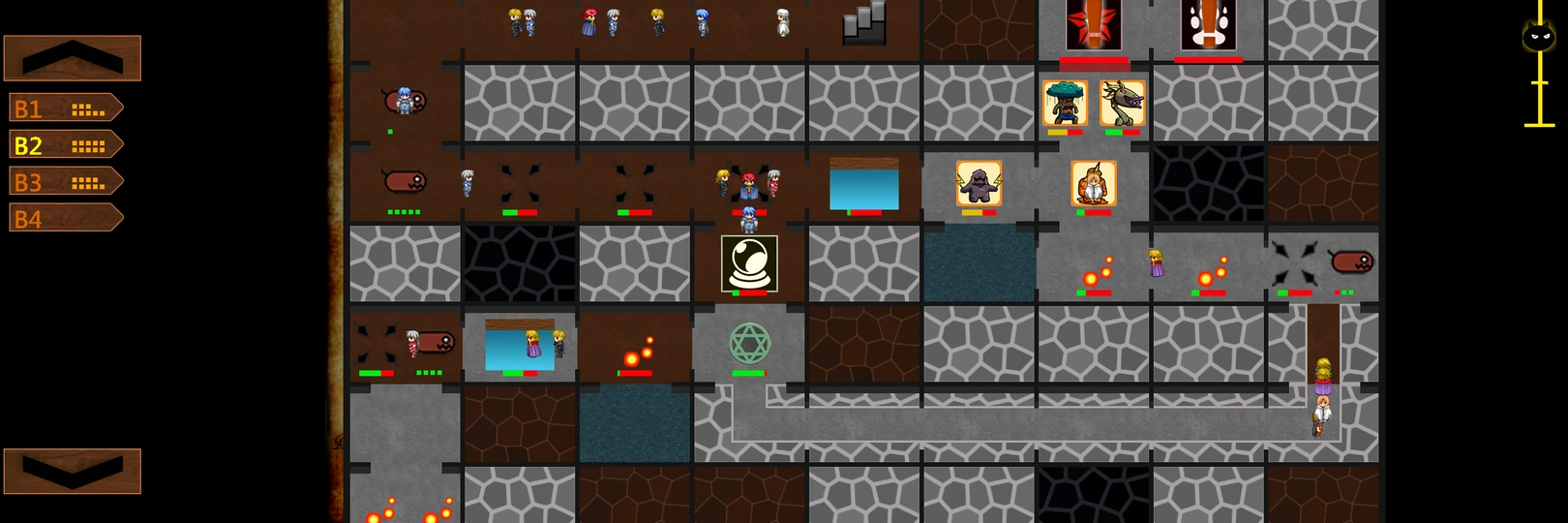Image resolution: width=1568 pixels, height=523 pixels.
Task: Switch to floor B1
Action: (x=66, y=108)
